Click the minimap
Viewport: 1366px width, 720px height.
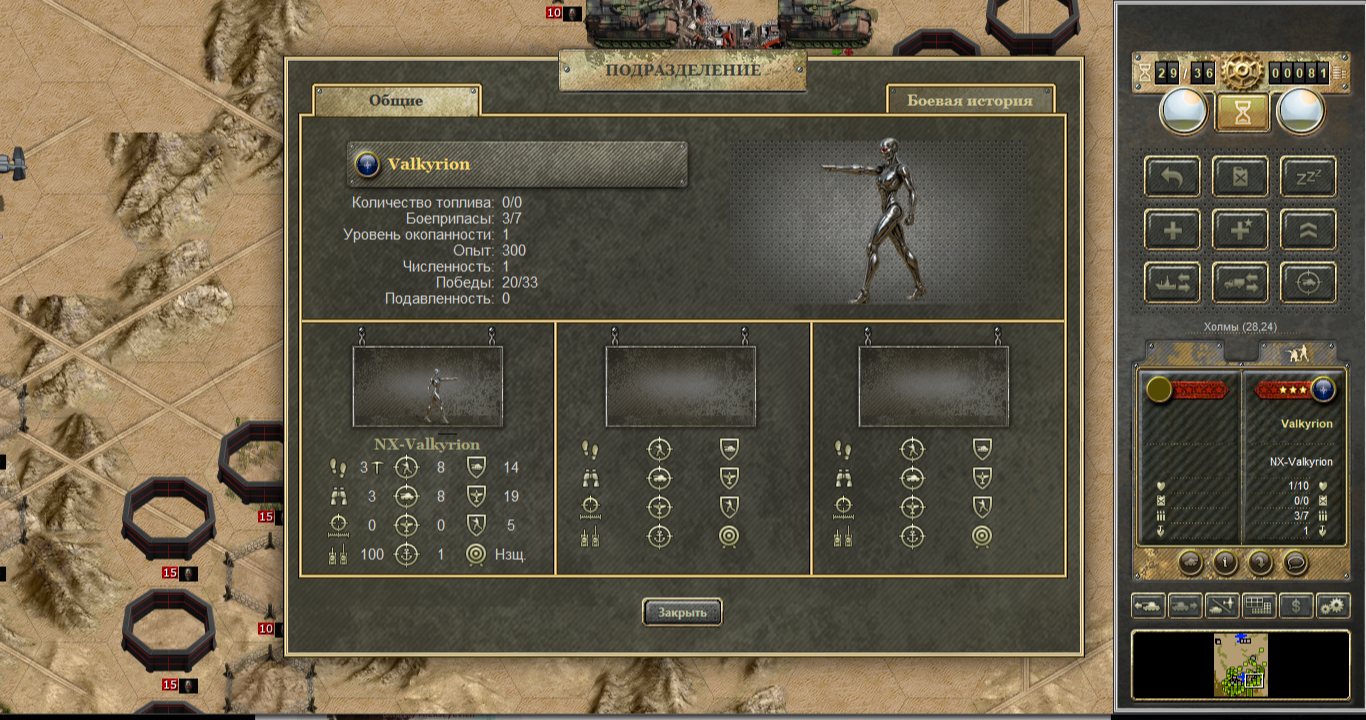1241,664
